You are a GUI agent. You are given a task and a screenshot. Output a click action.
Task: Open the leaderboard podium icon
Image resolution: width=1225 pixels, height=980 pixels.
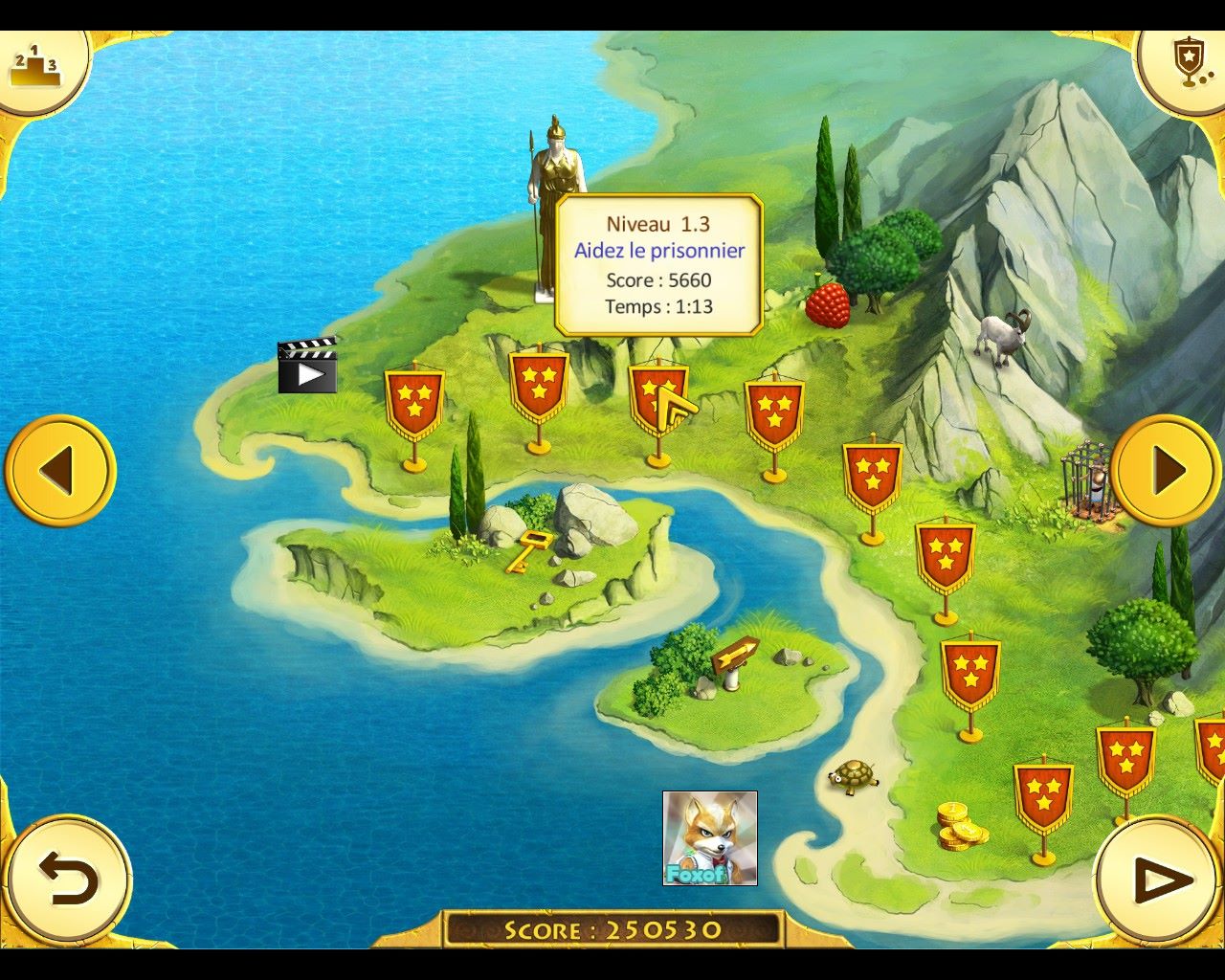(x=35, y=67)
